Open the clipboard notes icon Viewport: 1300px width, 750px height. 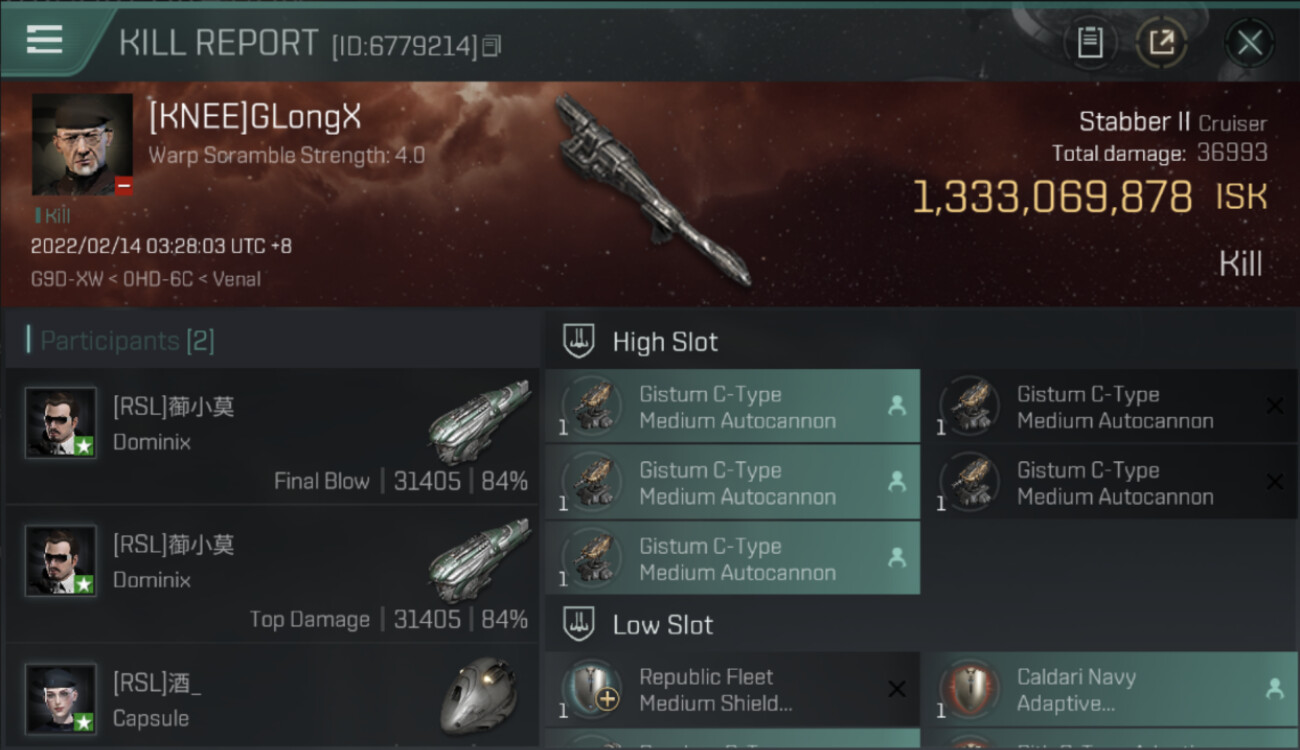(x=1090, y=43)
